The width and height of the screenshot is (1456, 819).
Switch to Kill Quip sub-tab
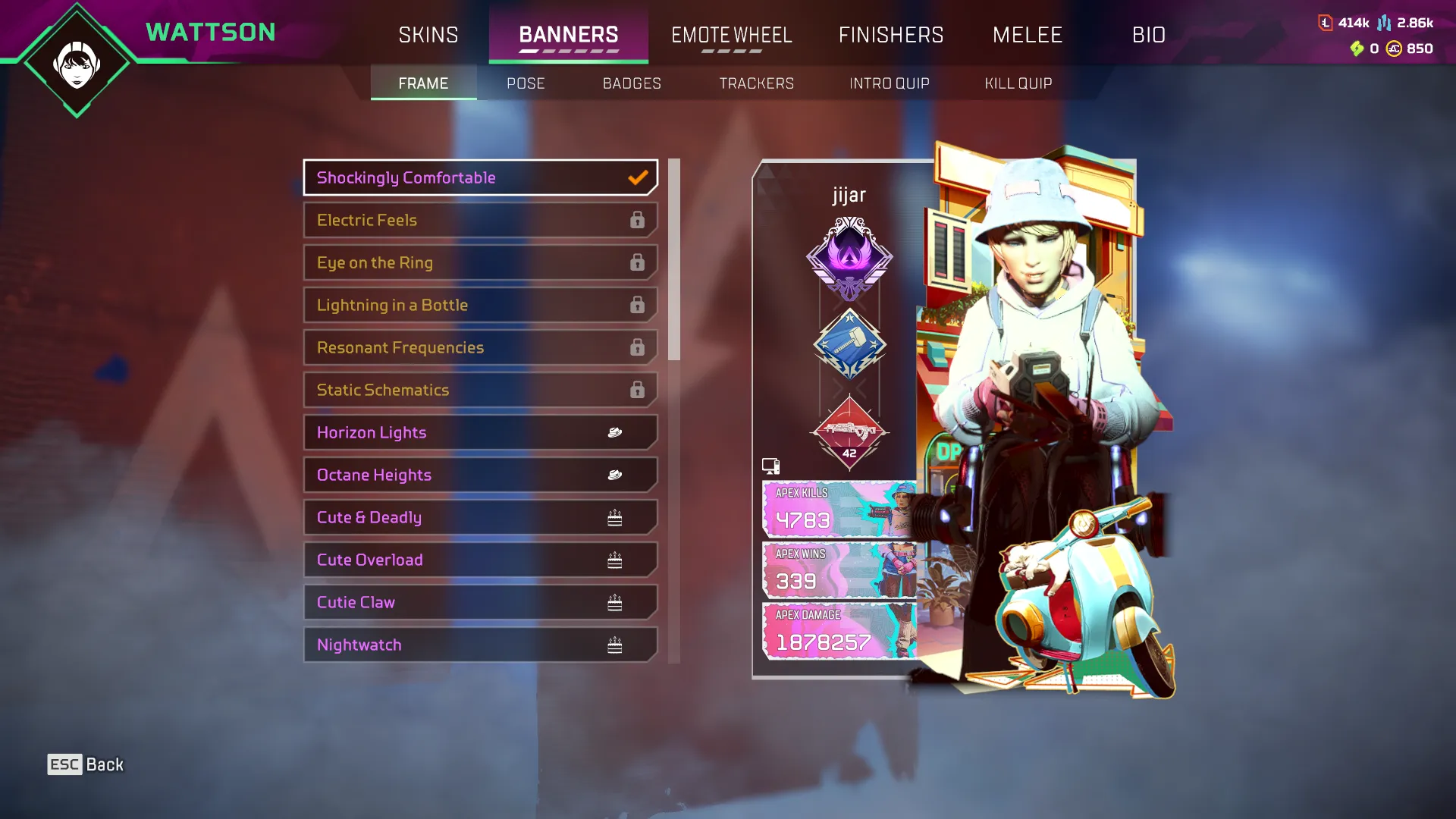[x=1018, y=83]
